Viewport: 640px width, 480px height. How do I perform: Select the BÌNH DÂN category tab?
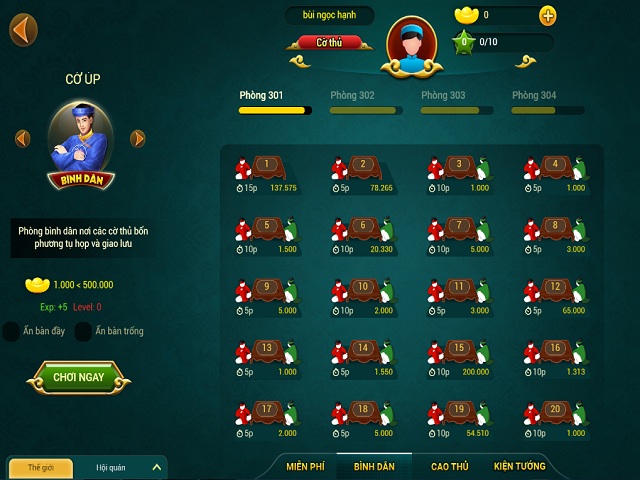point(374,467)
